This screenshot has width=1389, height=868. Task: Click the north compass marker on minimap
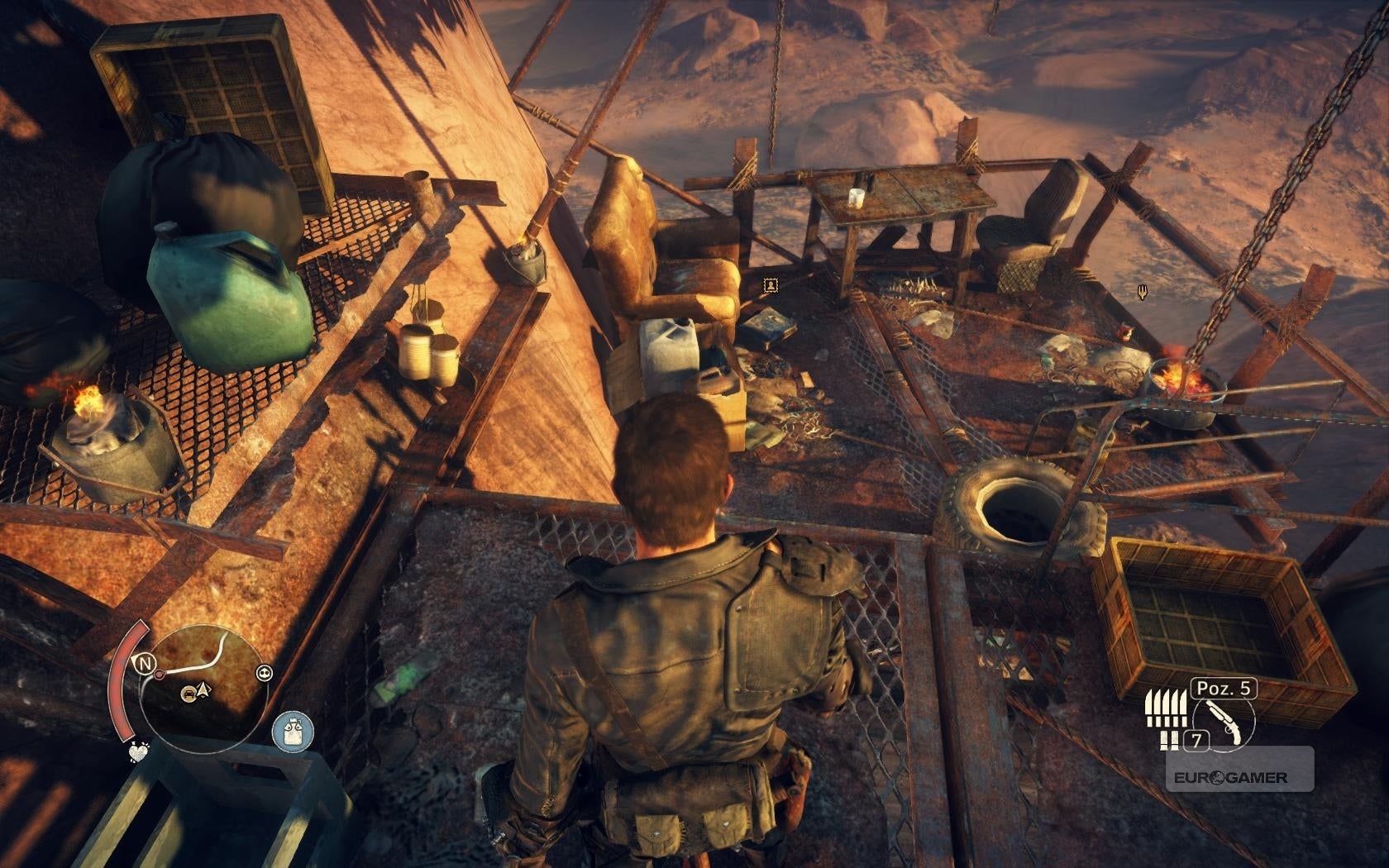point(146,663)
